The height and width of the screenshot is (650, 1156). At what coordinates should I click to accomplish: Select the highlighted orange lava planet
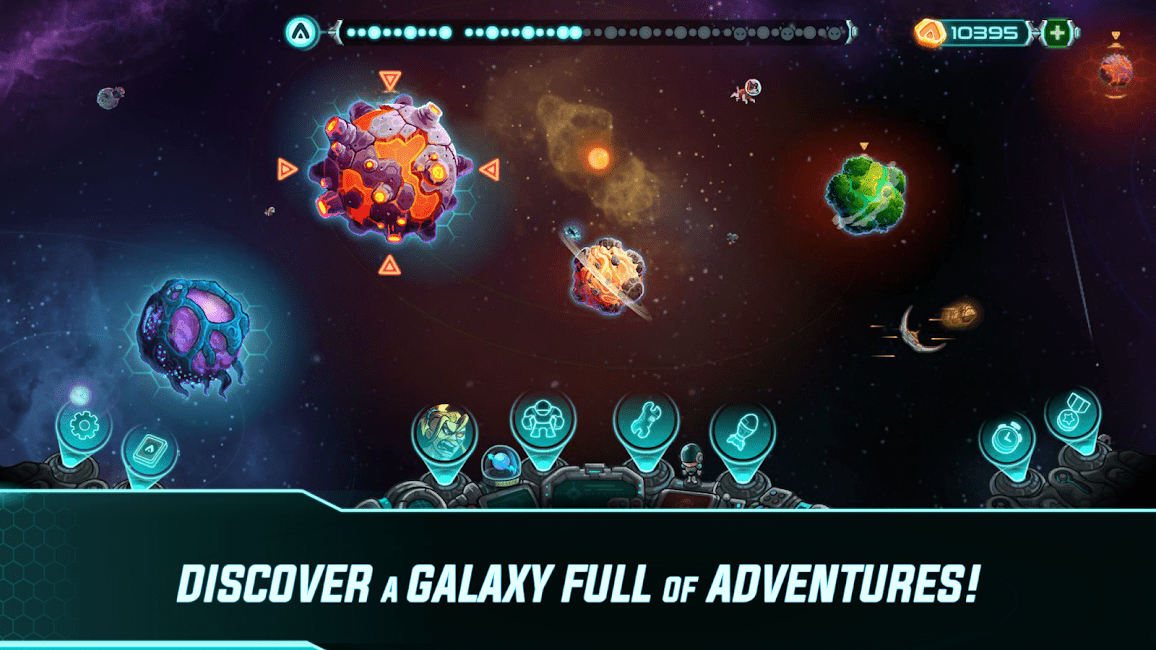pyautogui.click(x=390, y=170)
